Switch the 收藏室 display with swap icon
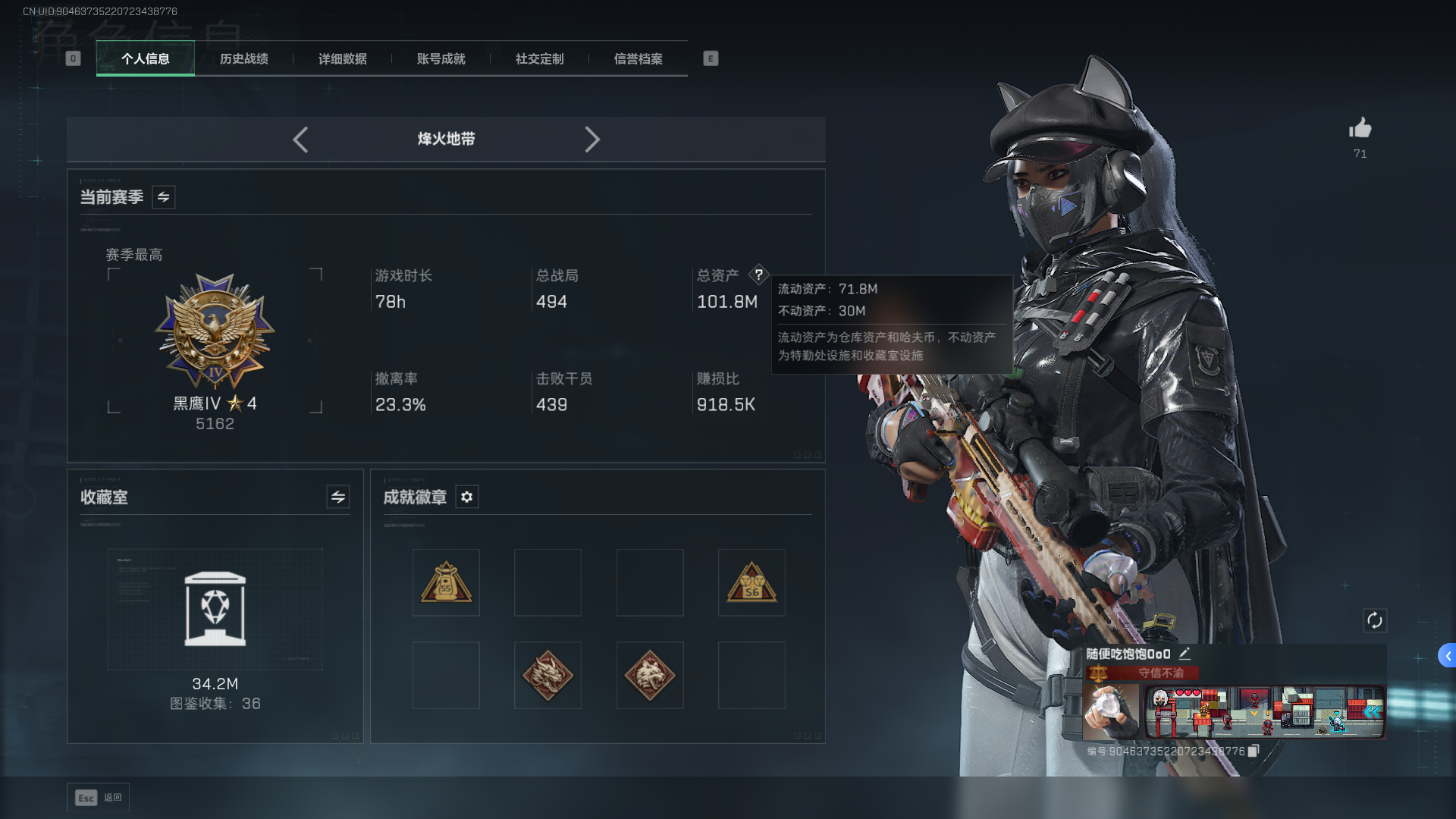 (x=338, y=497)
